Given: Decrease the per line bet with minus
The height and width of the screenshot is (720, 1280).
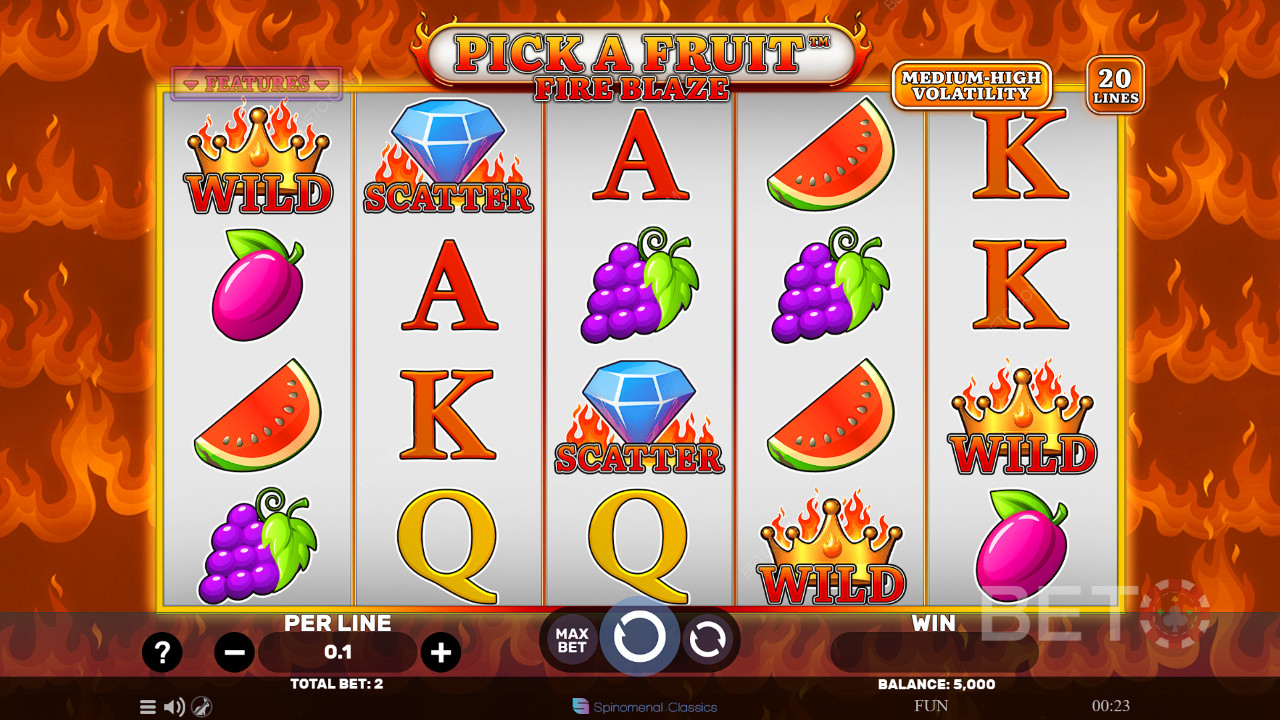Looking at the screenshot, I should coord(234,653).
